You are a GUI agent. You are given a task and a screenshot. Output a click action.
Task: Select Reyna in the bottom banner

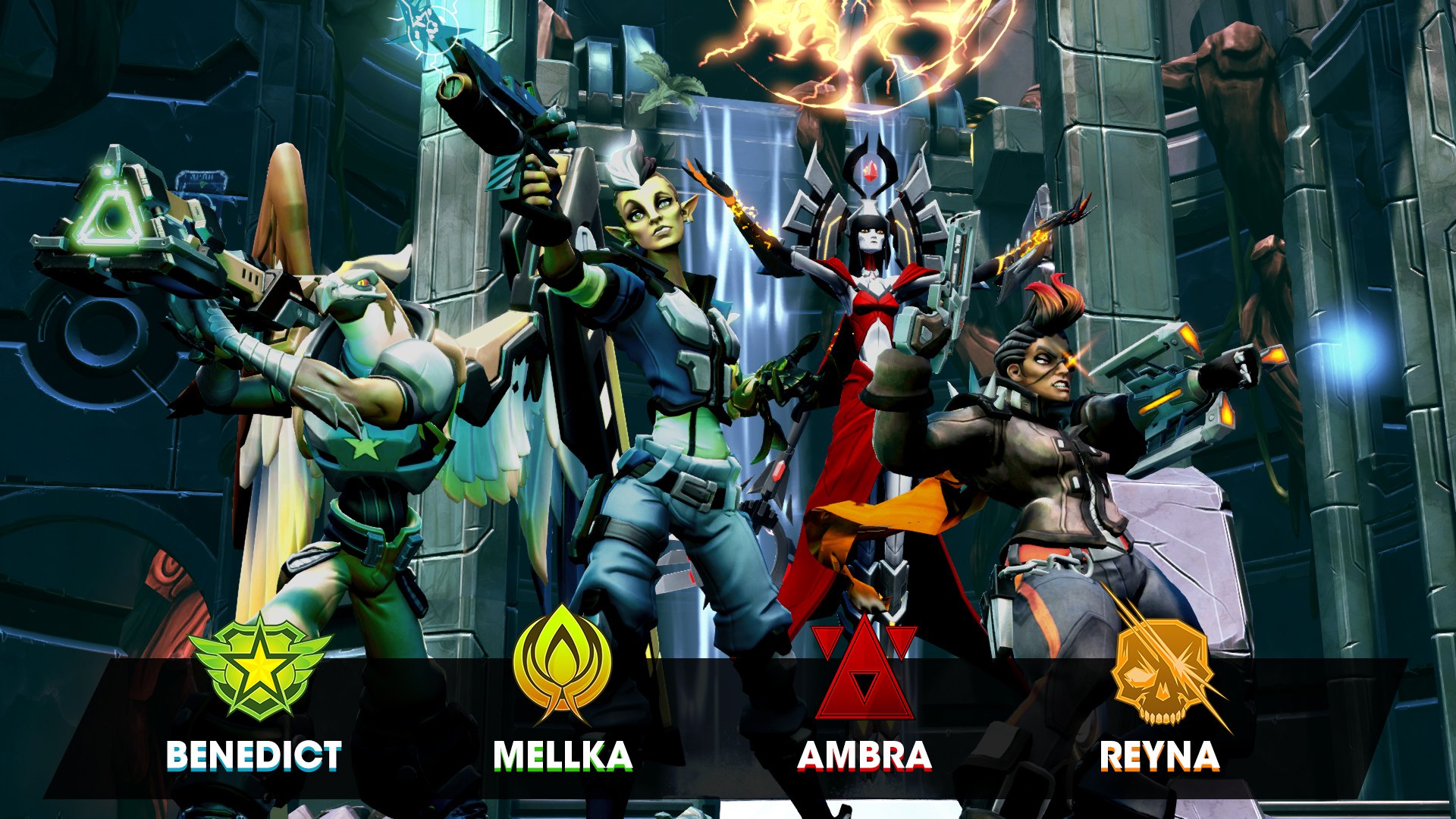pos(1159,755)
